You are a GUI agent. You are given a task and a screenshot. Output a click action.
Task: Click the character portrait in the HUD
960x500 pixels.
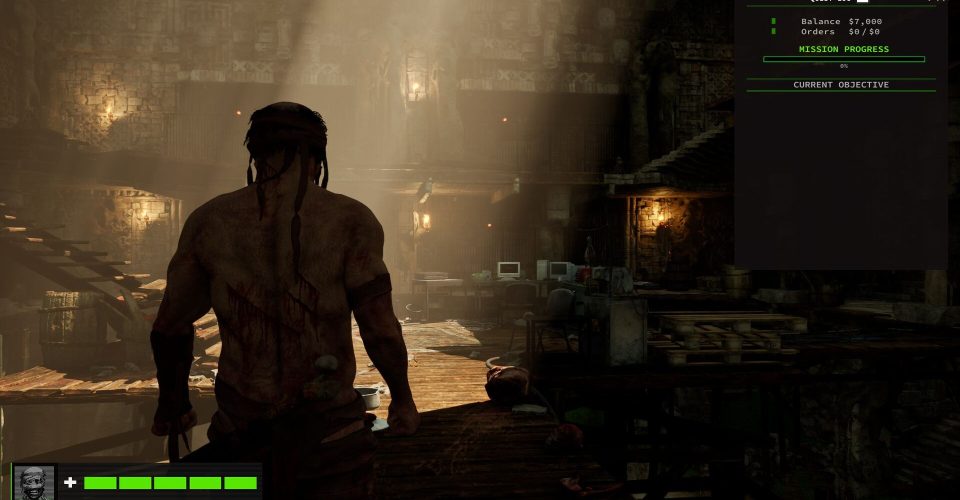35,482
